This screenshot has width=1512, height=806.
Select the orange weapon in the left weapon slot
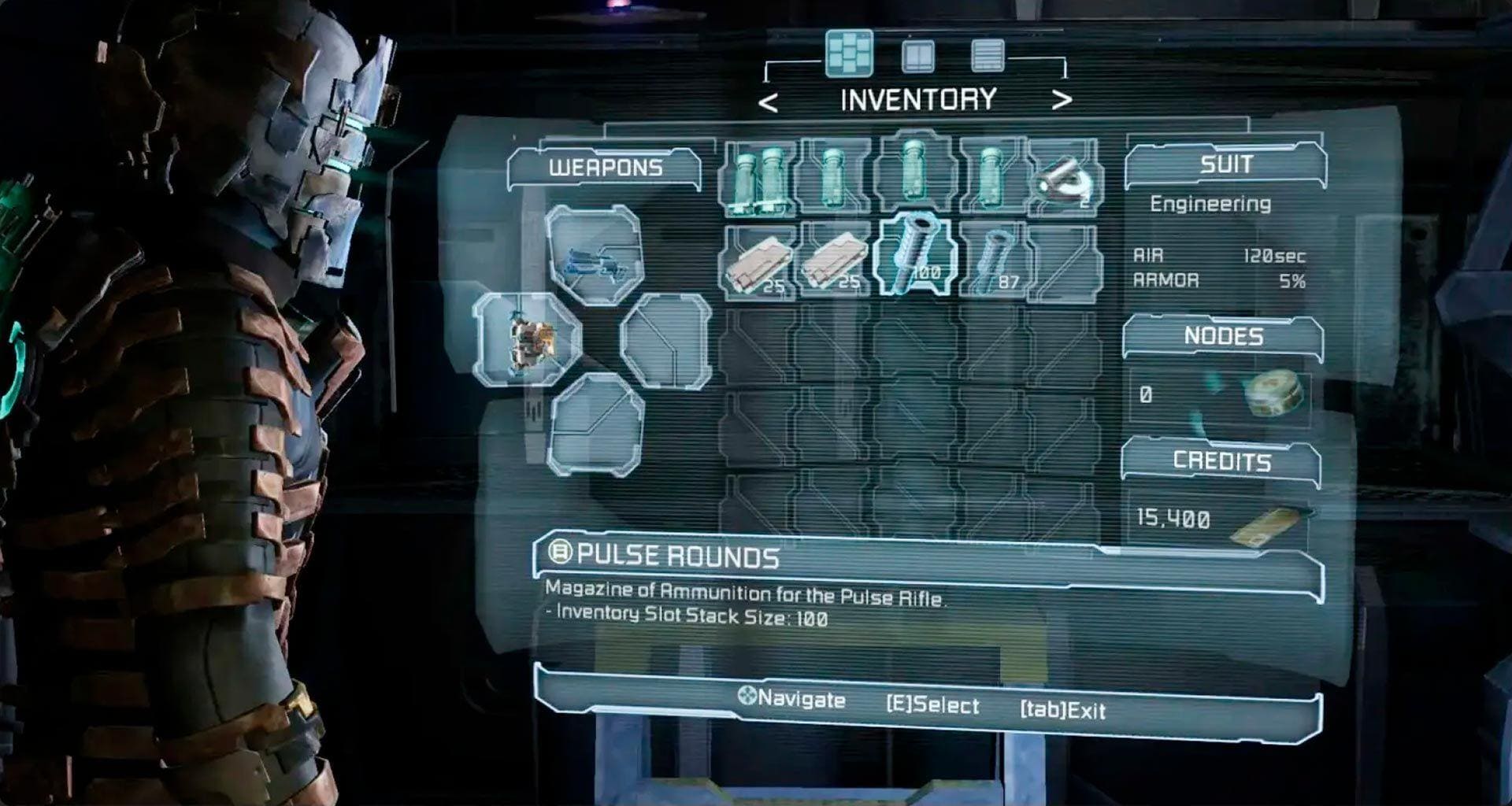(x=527, y=340)
